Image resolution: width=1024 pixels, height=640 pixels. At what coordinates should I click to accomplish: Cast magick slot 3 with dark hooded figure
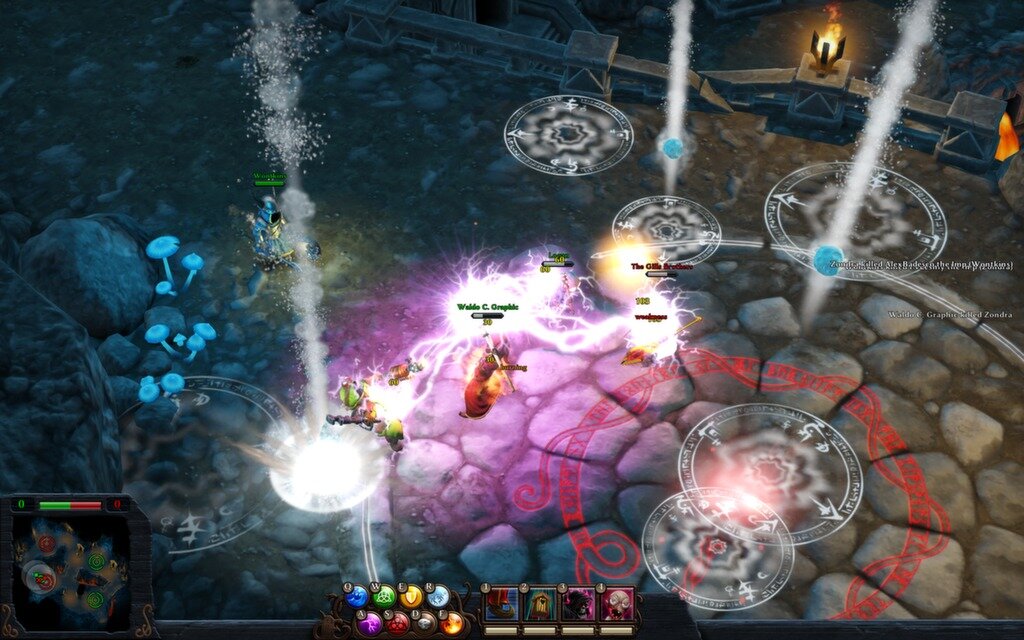(578, 605)
